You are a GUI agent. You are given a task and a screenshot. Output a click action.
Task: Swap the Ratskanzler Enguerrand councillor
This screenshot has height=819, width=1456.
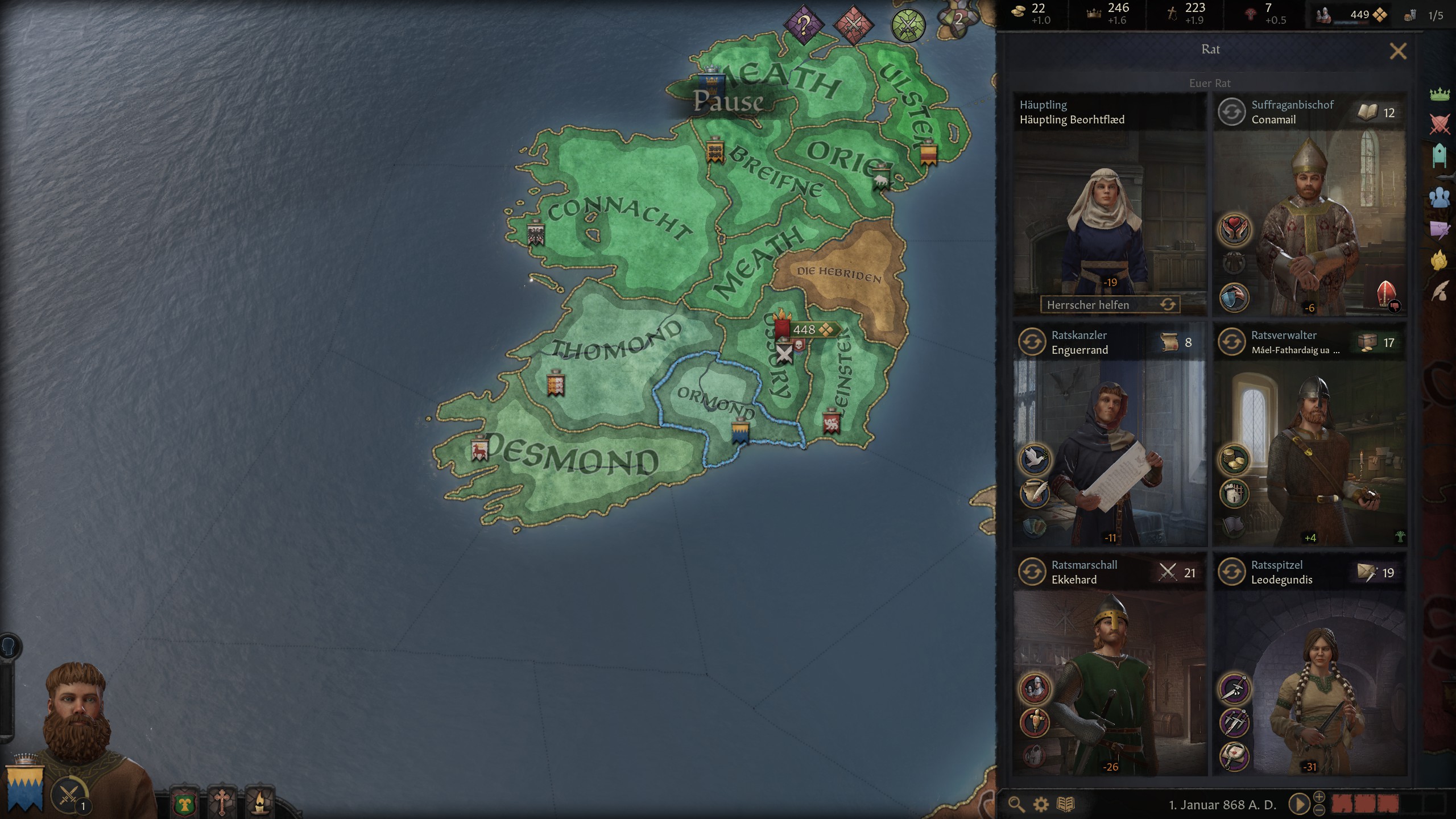point(1032,342)
